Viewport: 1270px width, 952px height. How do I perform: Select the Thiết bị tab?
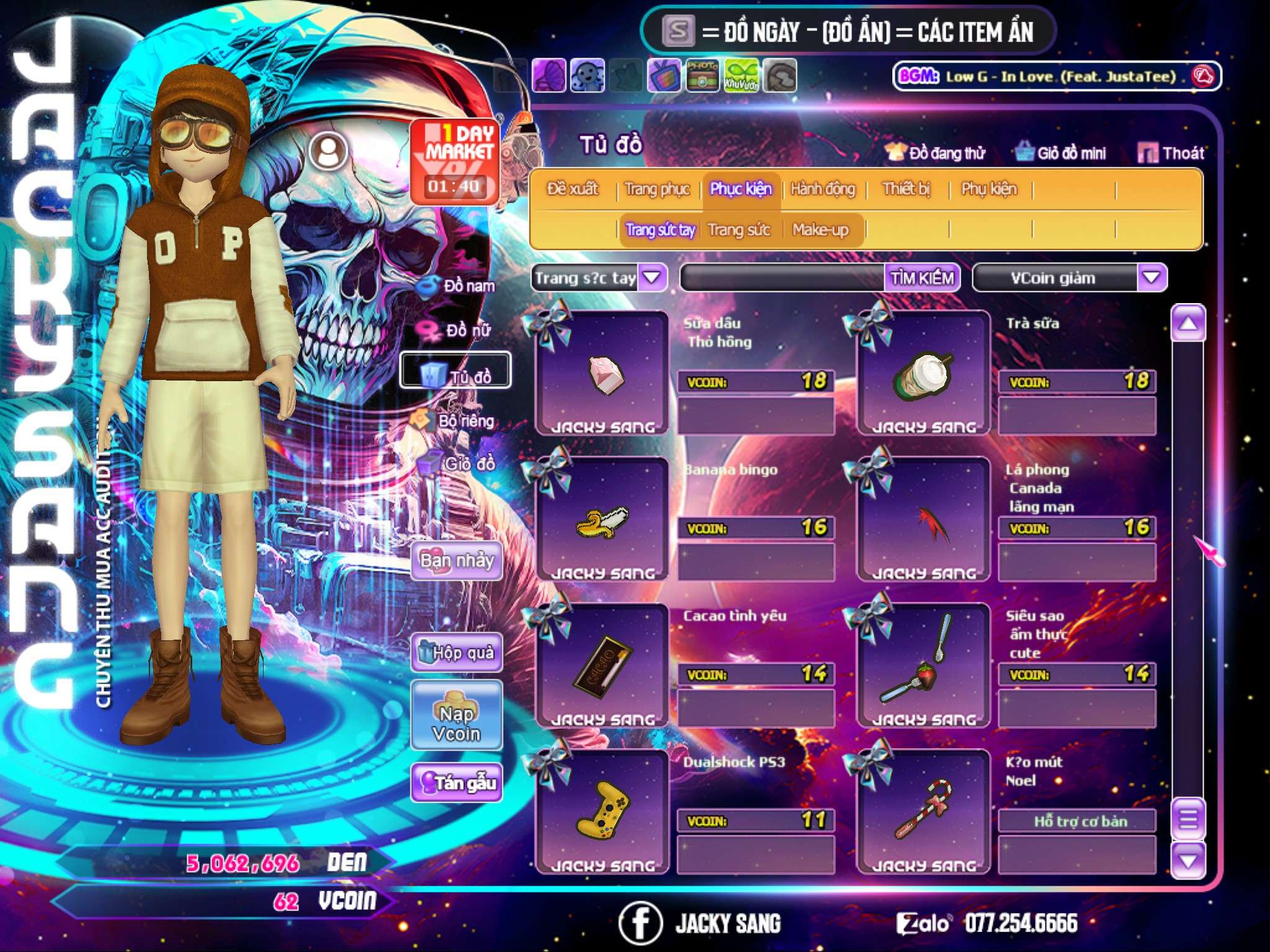(906, 188)
